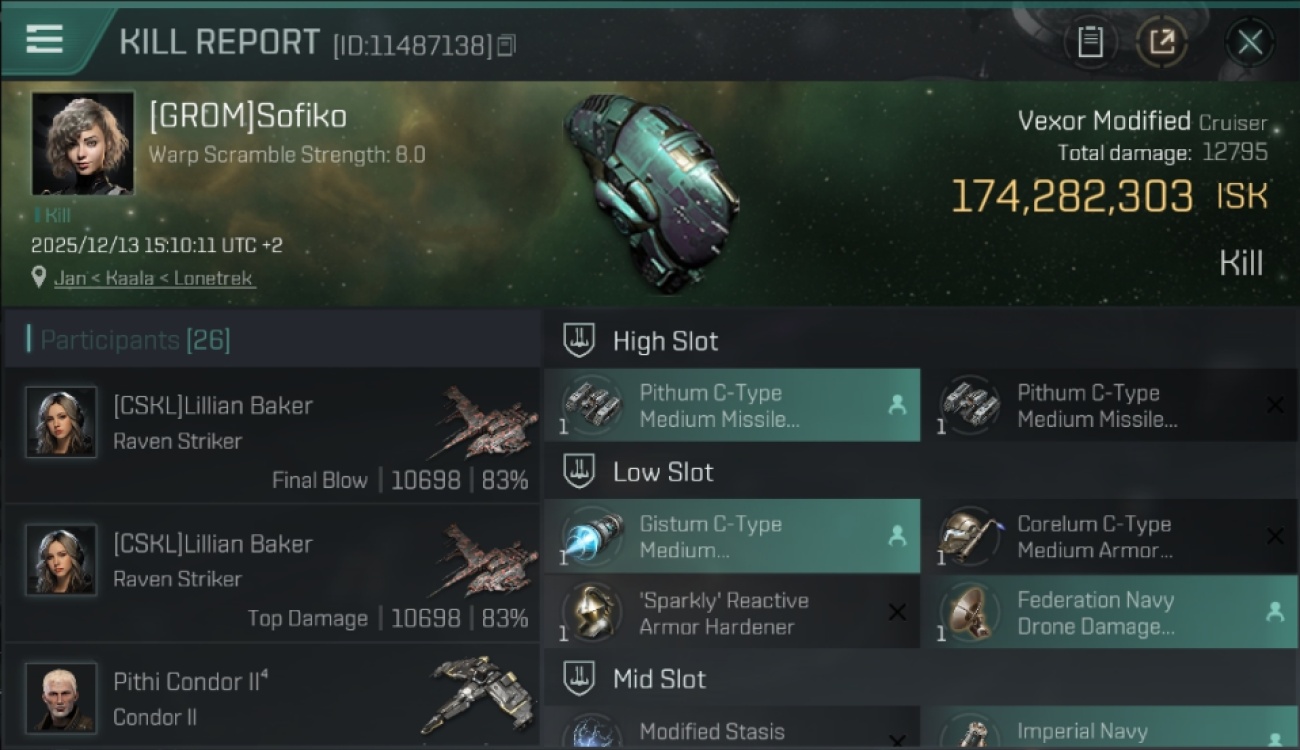Click Lillian Baker's 83% damage indicator

(505, 479)
